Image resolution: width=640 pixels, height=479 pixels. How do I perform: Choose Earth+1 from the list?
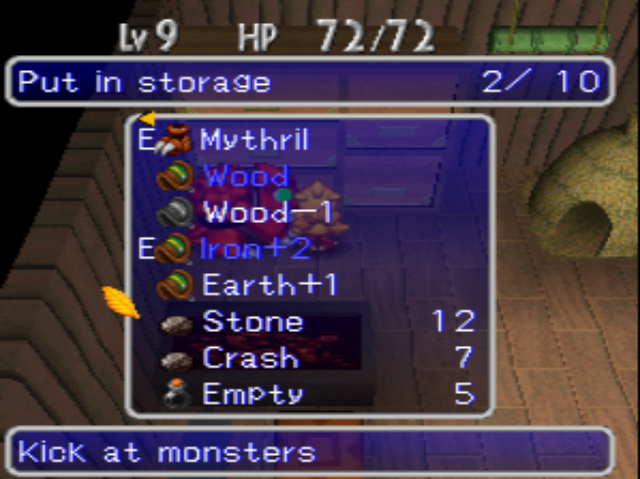pos(270,285)
